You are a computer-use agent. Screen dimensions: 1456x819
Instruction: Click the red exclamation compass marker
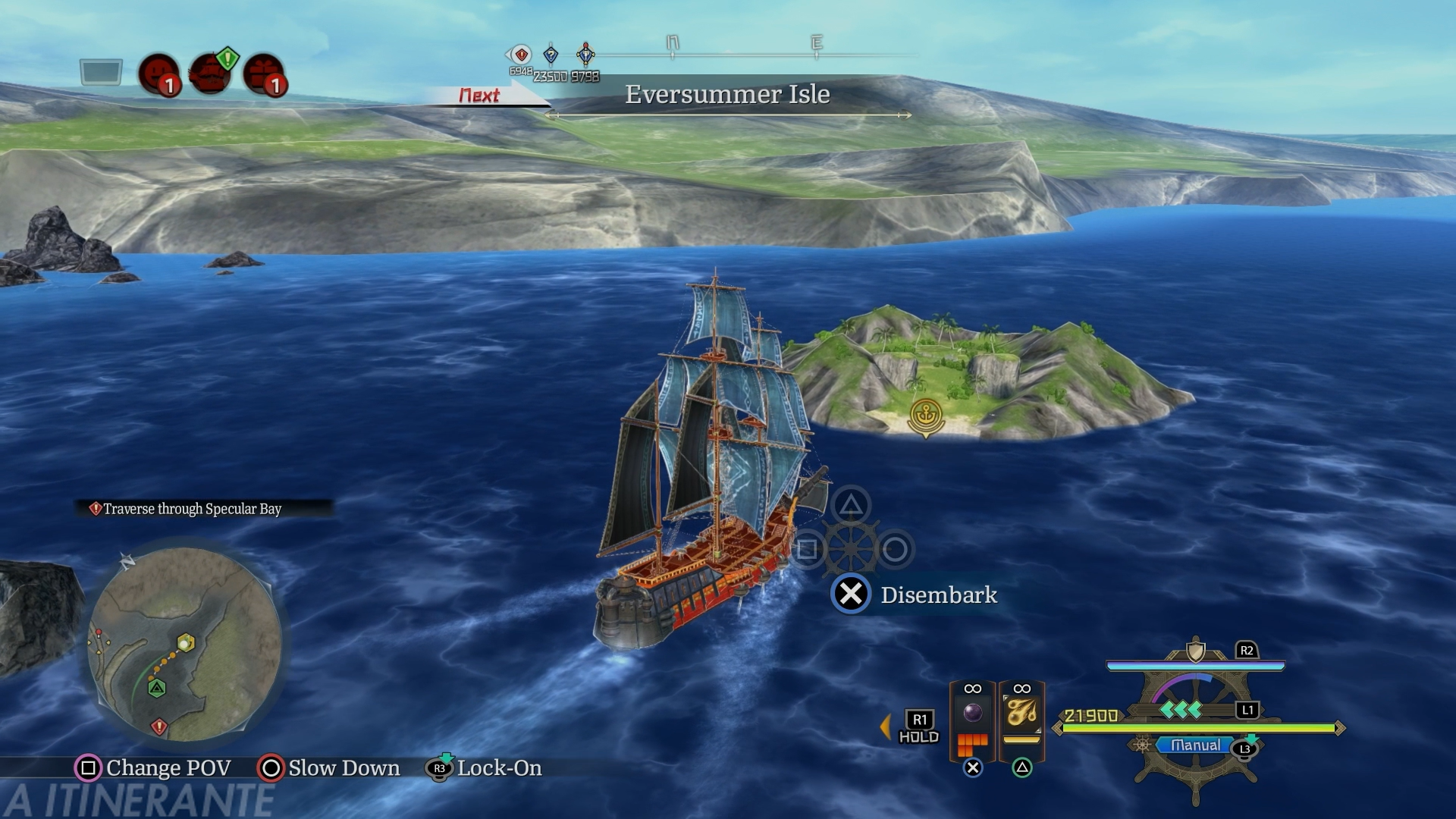click(x=521, y=55)
